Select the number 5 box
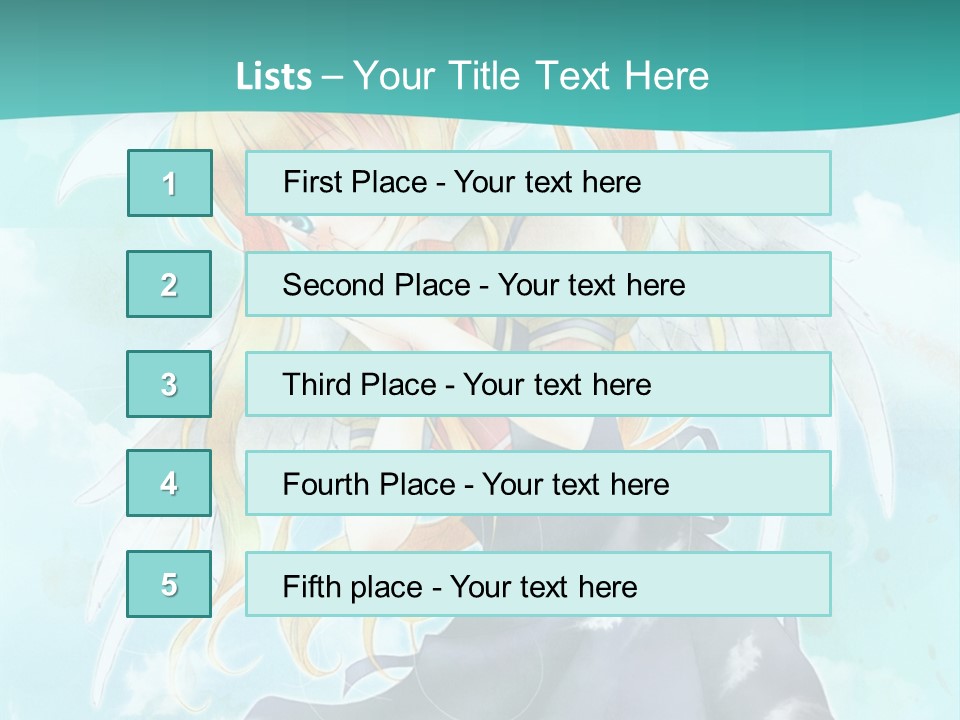Viewport: 960px width, 720px height. tap(170, 584)
